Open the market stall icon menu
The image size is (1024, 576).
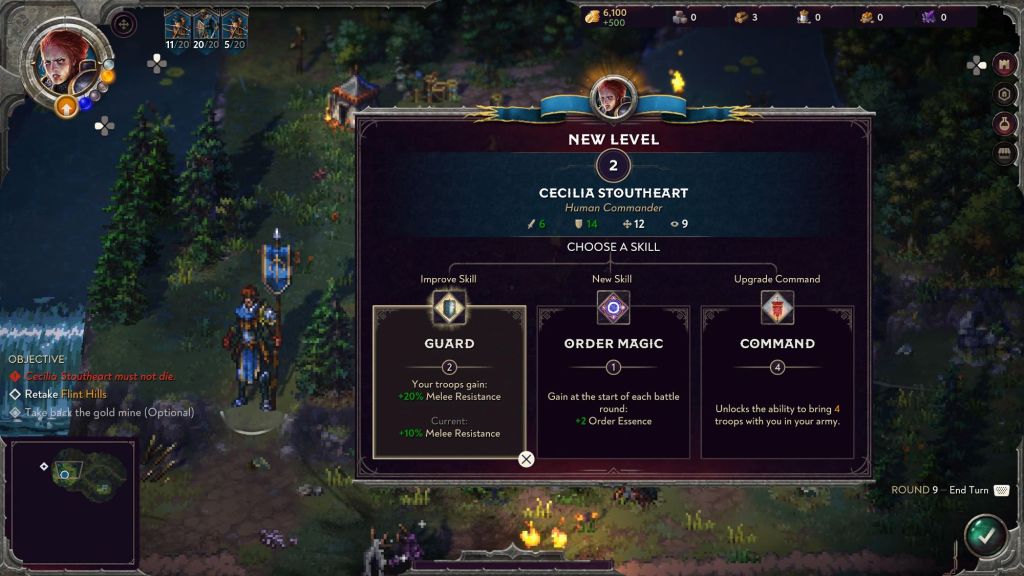pyautogui.click(x=1007, y=154)
